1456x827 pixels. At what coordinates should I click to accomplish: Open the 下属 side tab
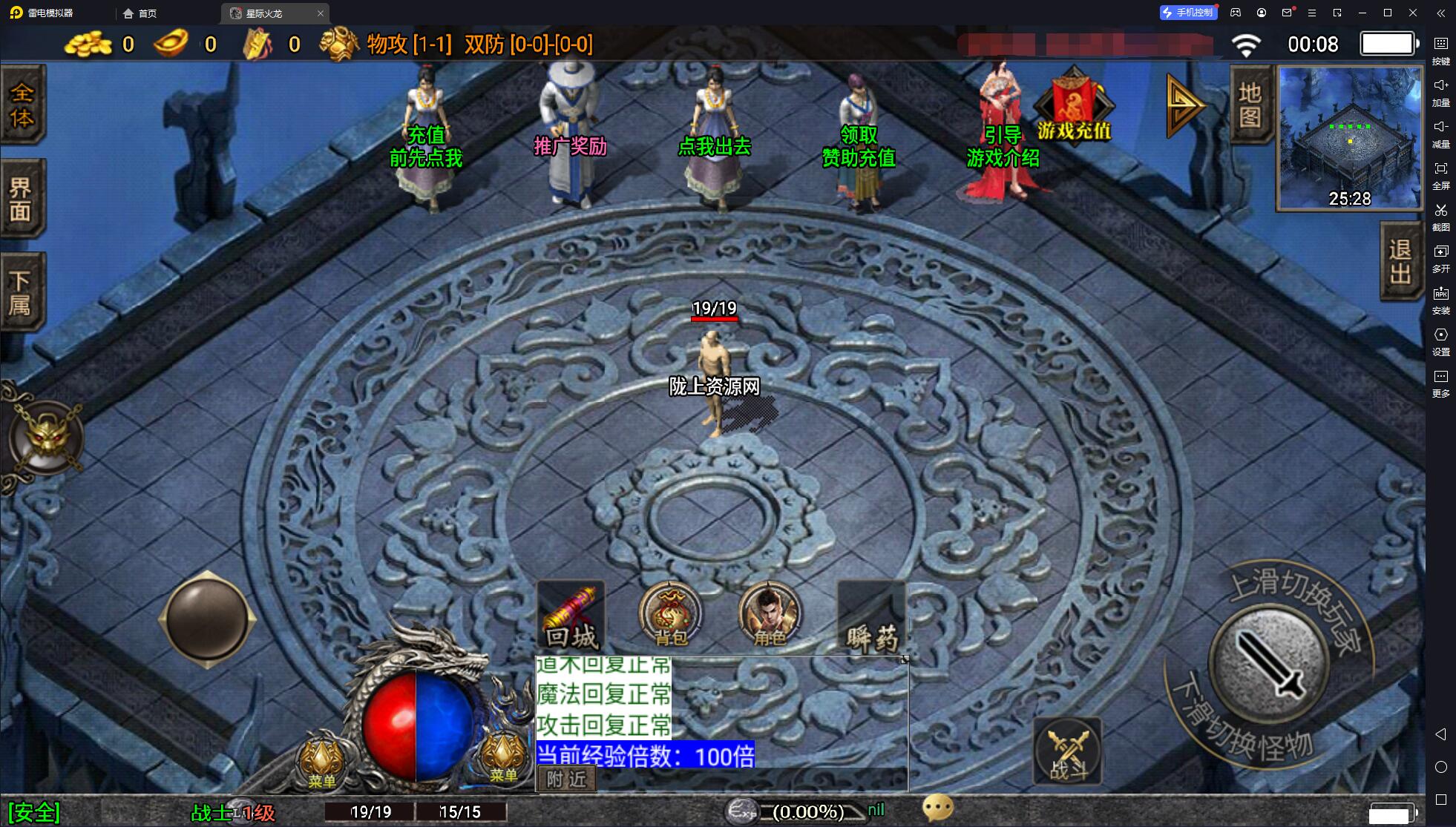tap(23, 291)
